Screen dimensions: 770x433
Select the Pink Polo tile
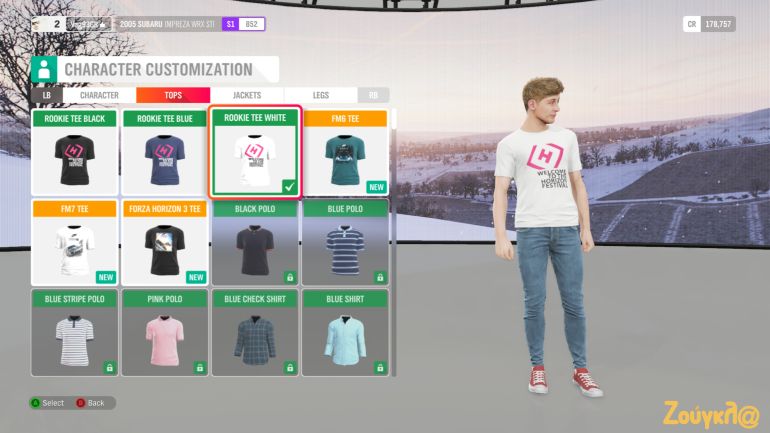click(x=164, y=332)
